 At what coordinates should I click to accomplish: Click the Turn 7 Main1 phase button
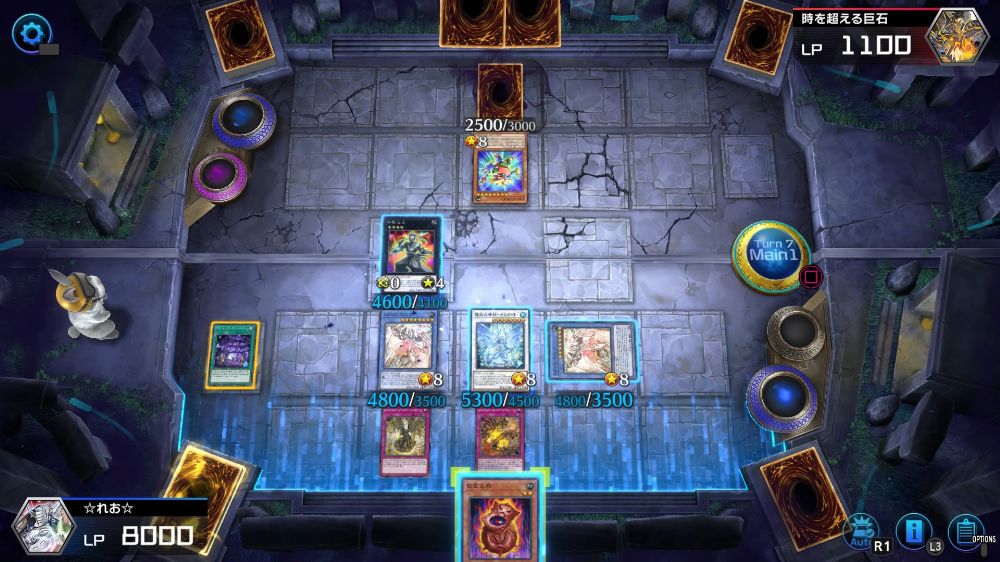pyautogui.click(x=771, y=258)
